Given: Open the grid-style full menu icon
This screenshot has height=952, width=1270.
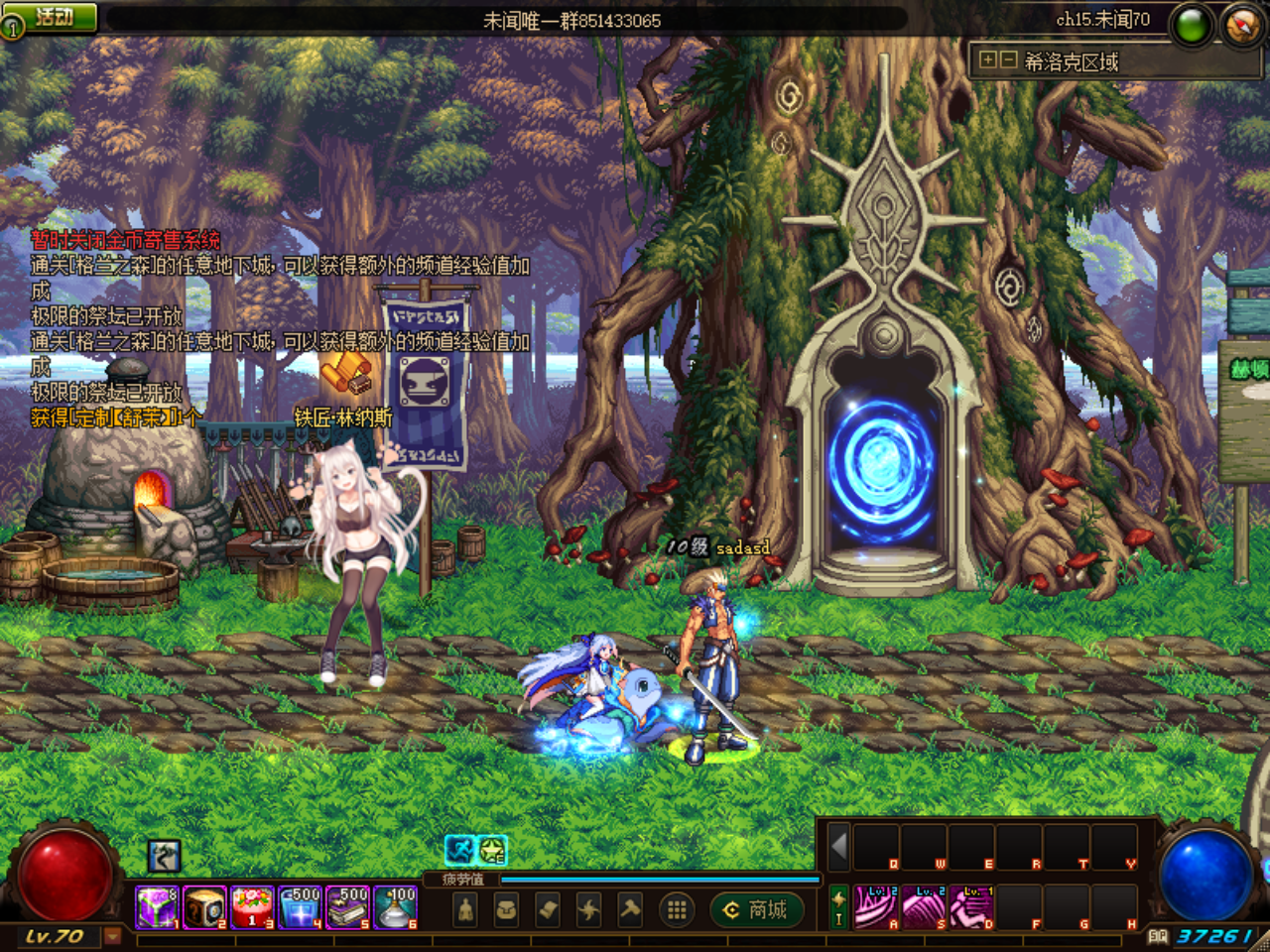Looking at the screenshot, I should [676, 908].
